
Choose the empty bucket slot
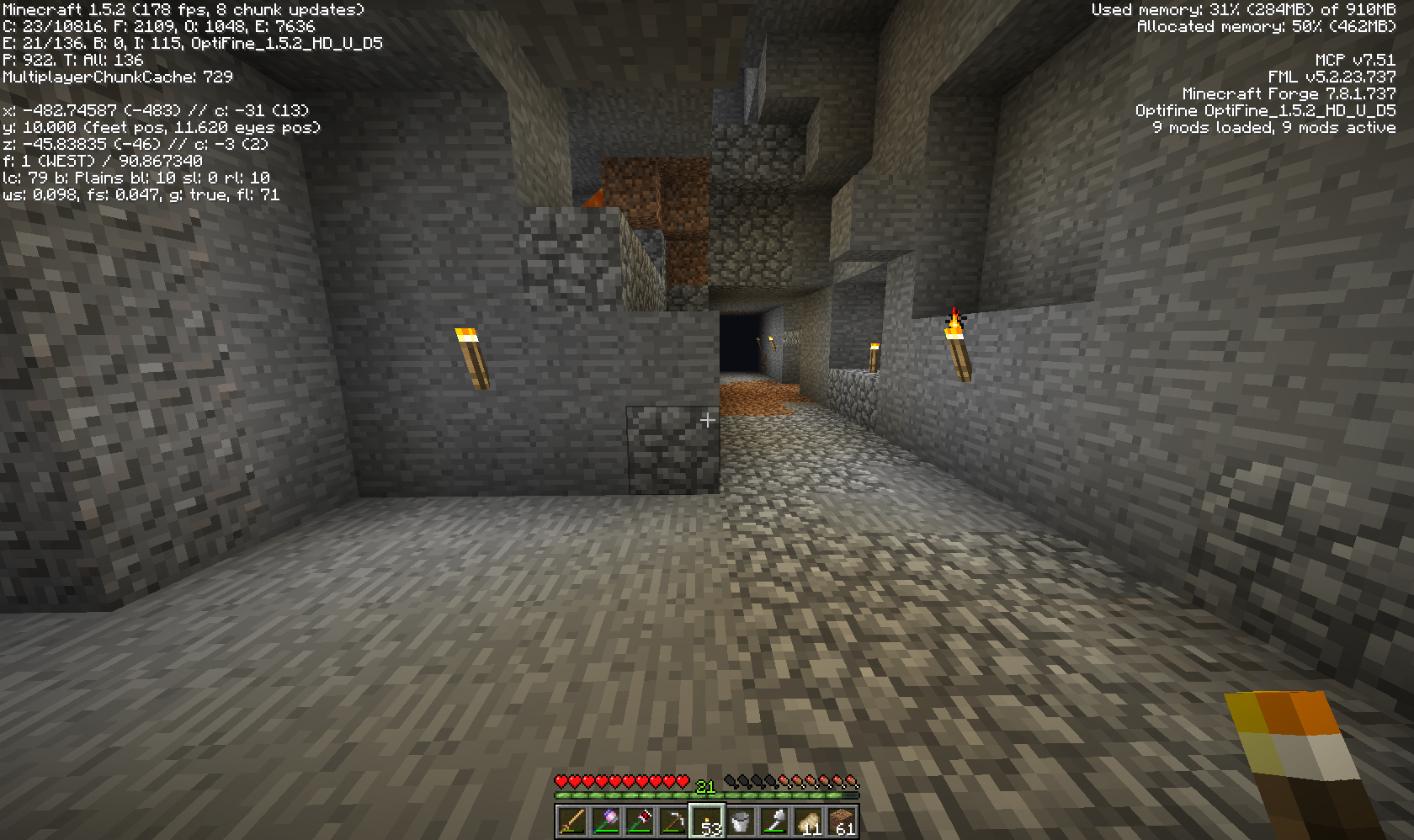[741, 821]
